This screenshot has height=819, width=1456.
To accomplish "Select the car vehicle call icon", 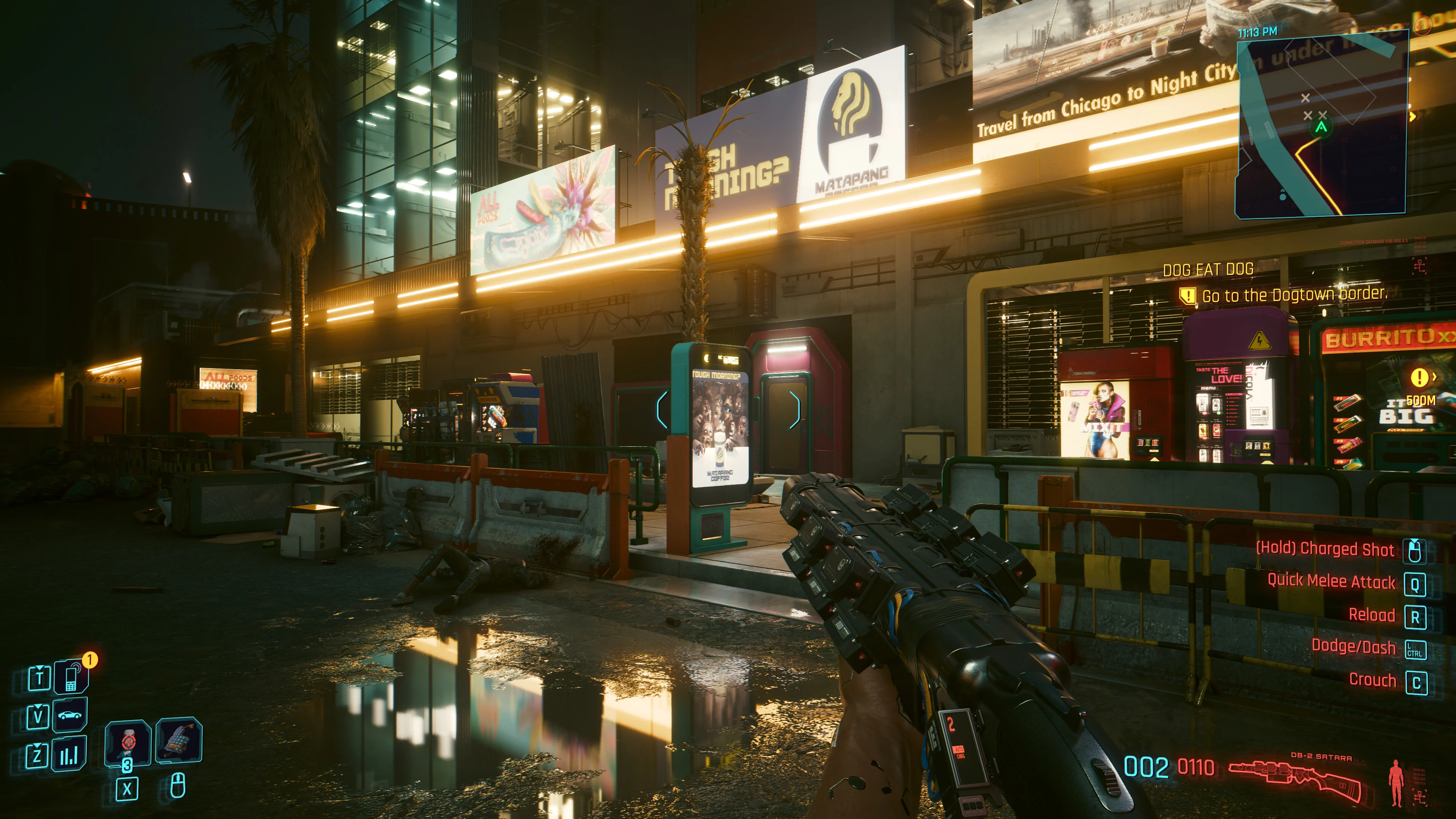I will (x=70, y=715).
